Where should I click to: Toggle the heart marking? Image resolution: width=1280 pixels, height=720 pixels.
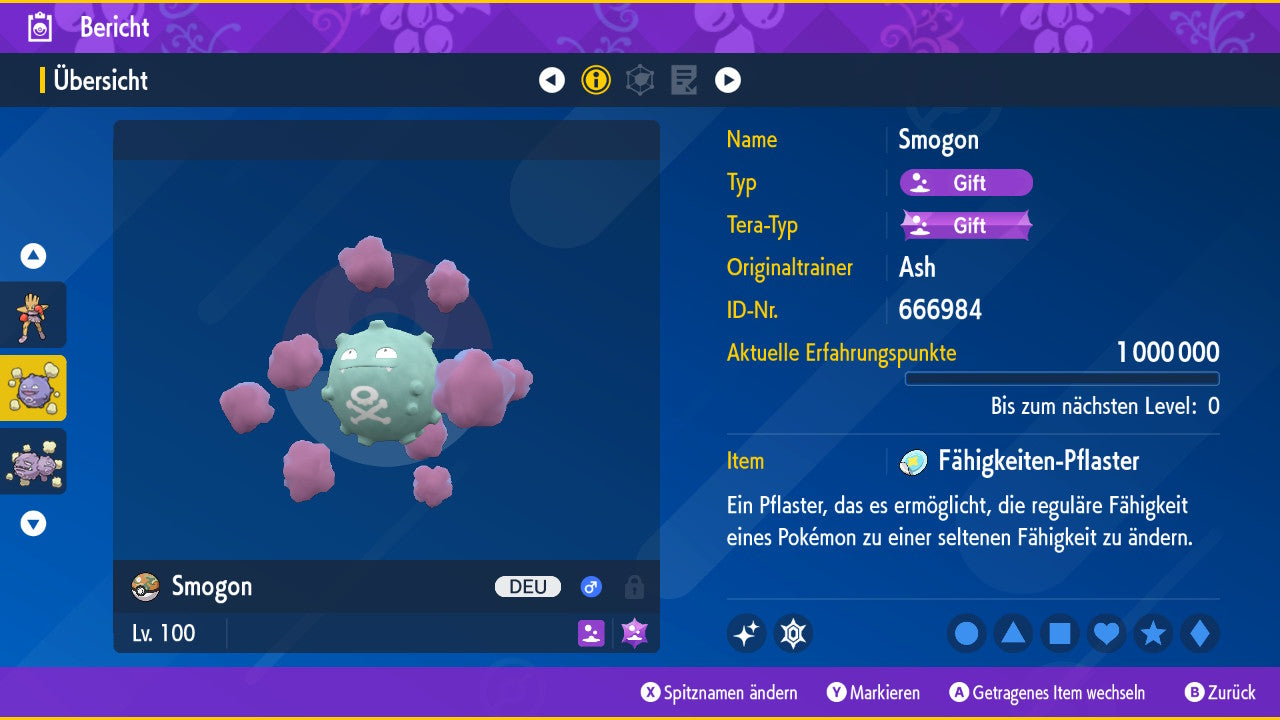[1106, 634]
